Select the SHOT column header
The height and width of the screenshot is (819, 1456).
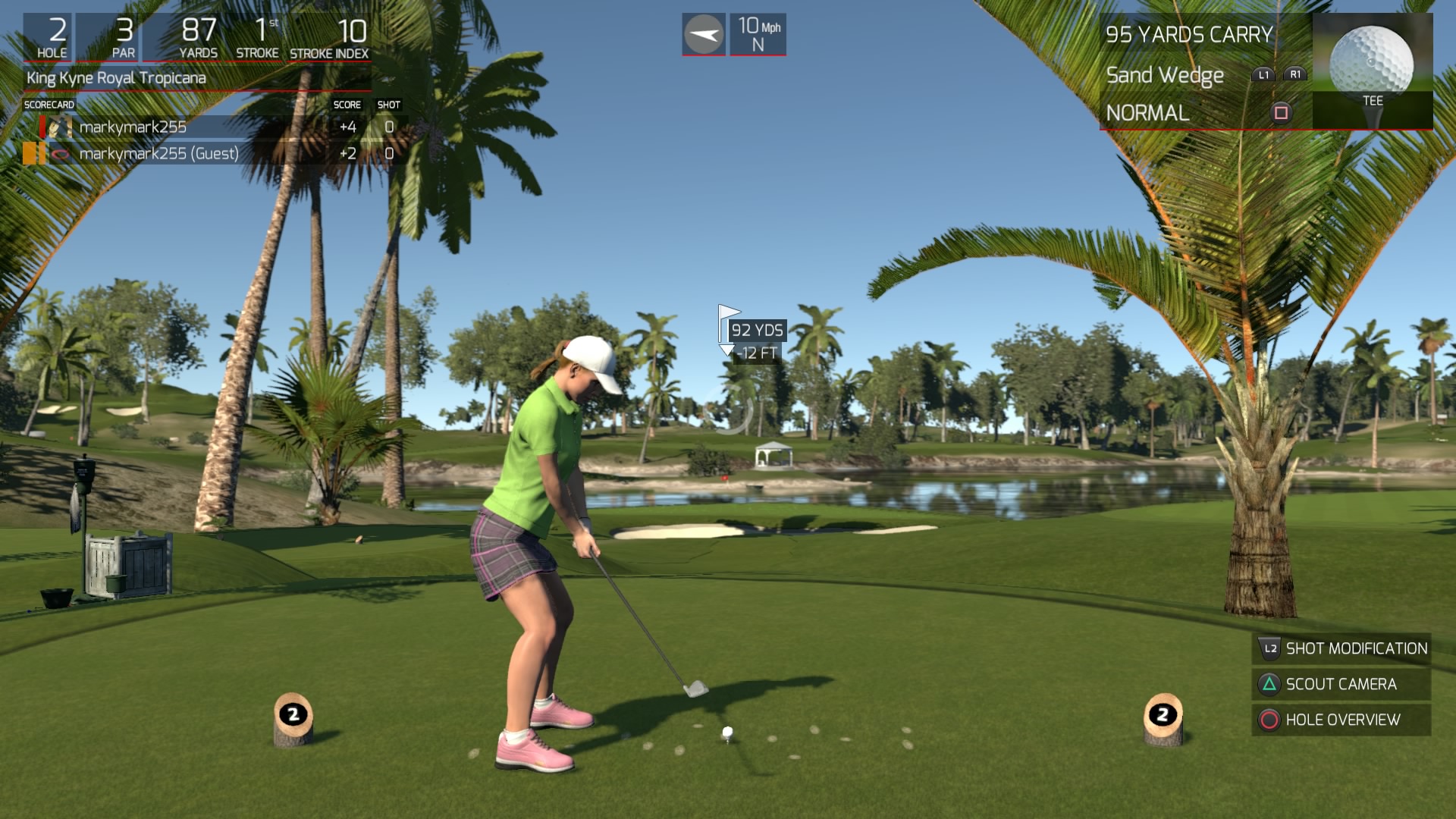click(390, 105)
